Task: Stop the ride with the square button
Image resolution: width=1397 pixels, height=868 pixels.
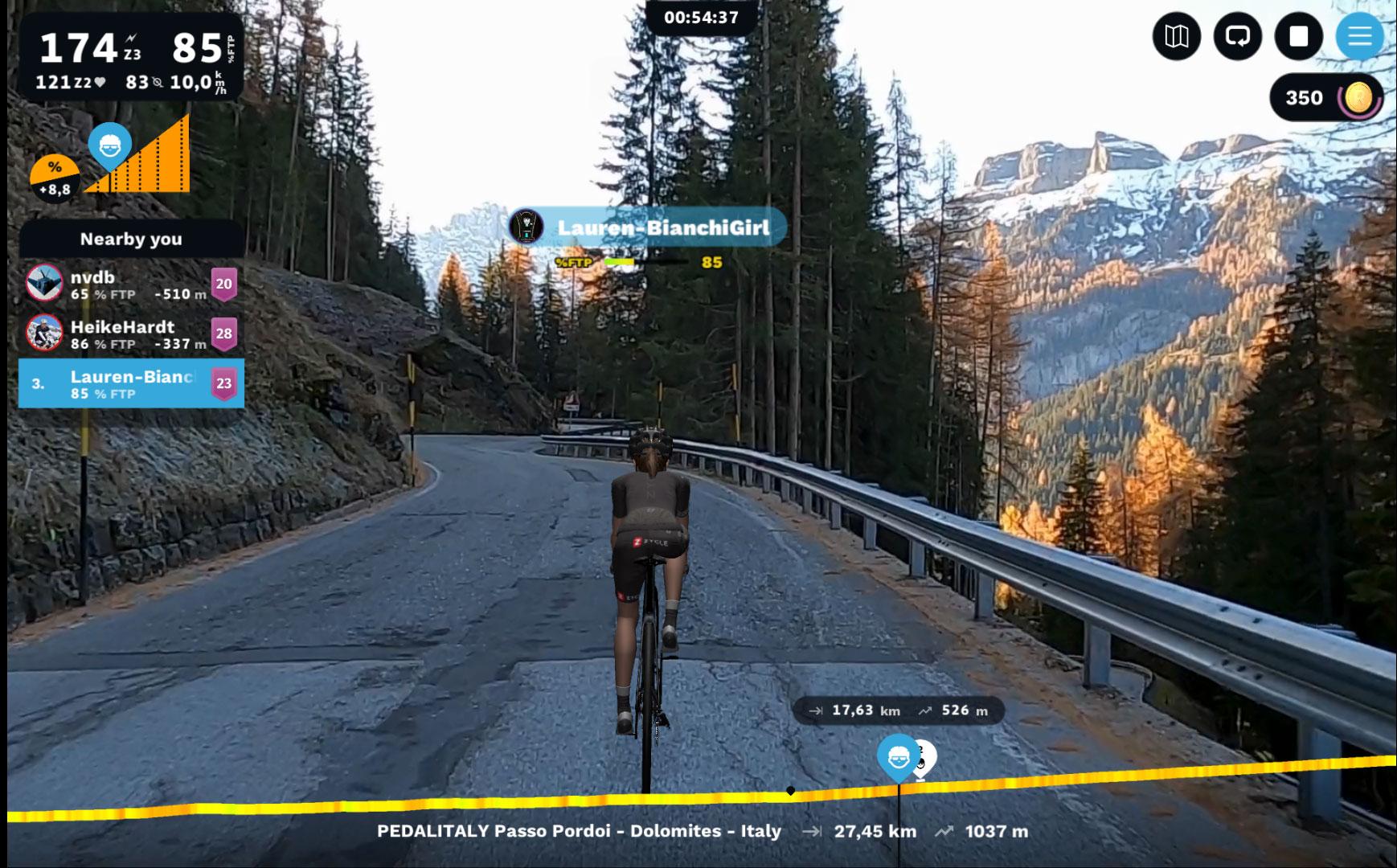Action: click(x=1299, y=36)
